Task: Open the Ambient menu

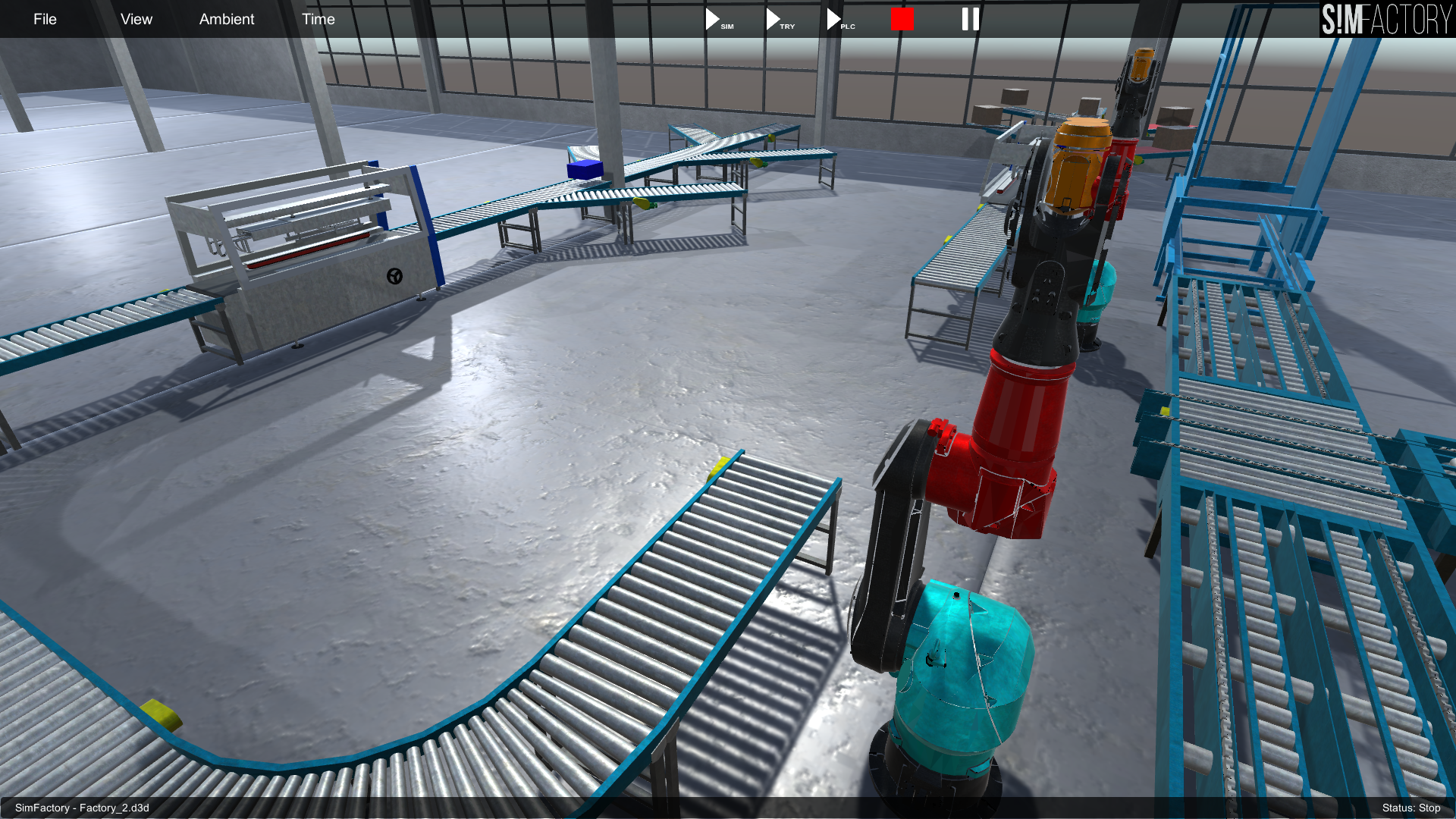Action: click(x=227, y=19)
